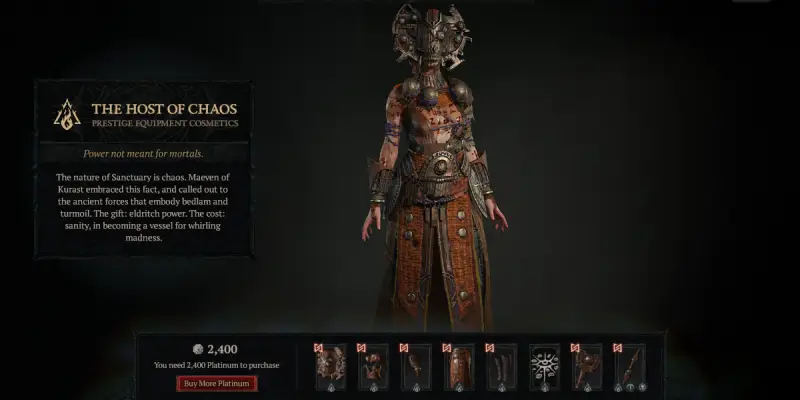This screenshot has width=800, height=400.
Task: Choose the chest armor cosmetic thumbnail
Action: coord(373,367)
